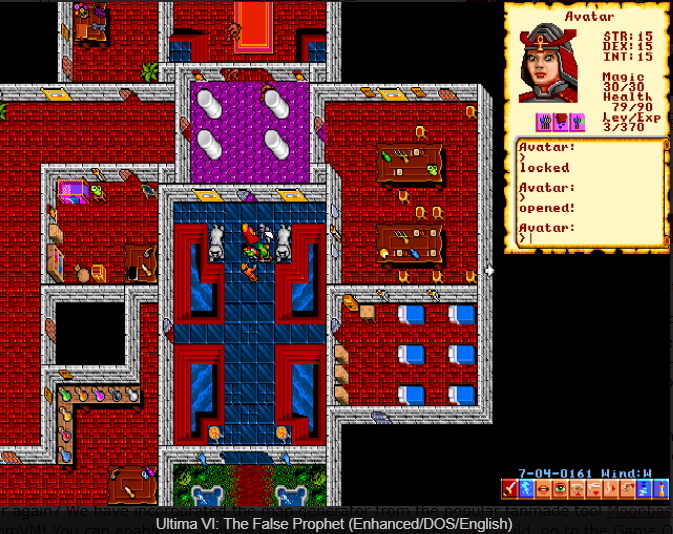673x534 pixels.
Task: Select the Drop command hand icon
Action: (592, 489)
